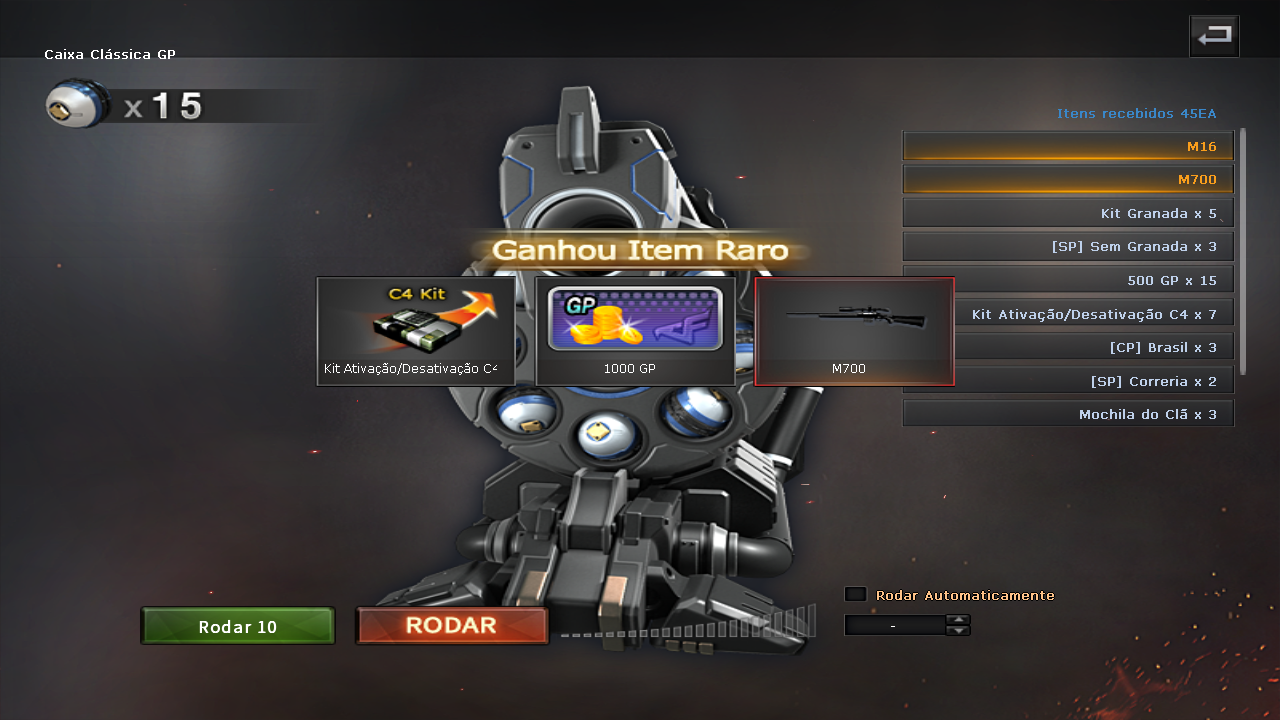Enable the Rodar Automaticamente checkbox

(855, 595)
